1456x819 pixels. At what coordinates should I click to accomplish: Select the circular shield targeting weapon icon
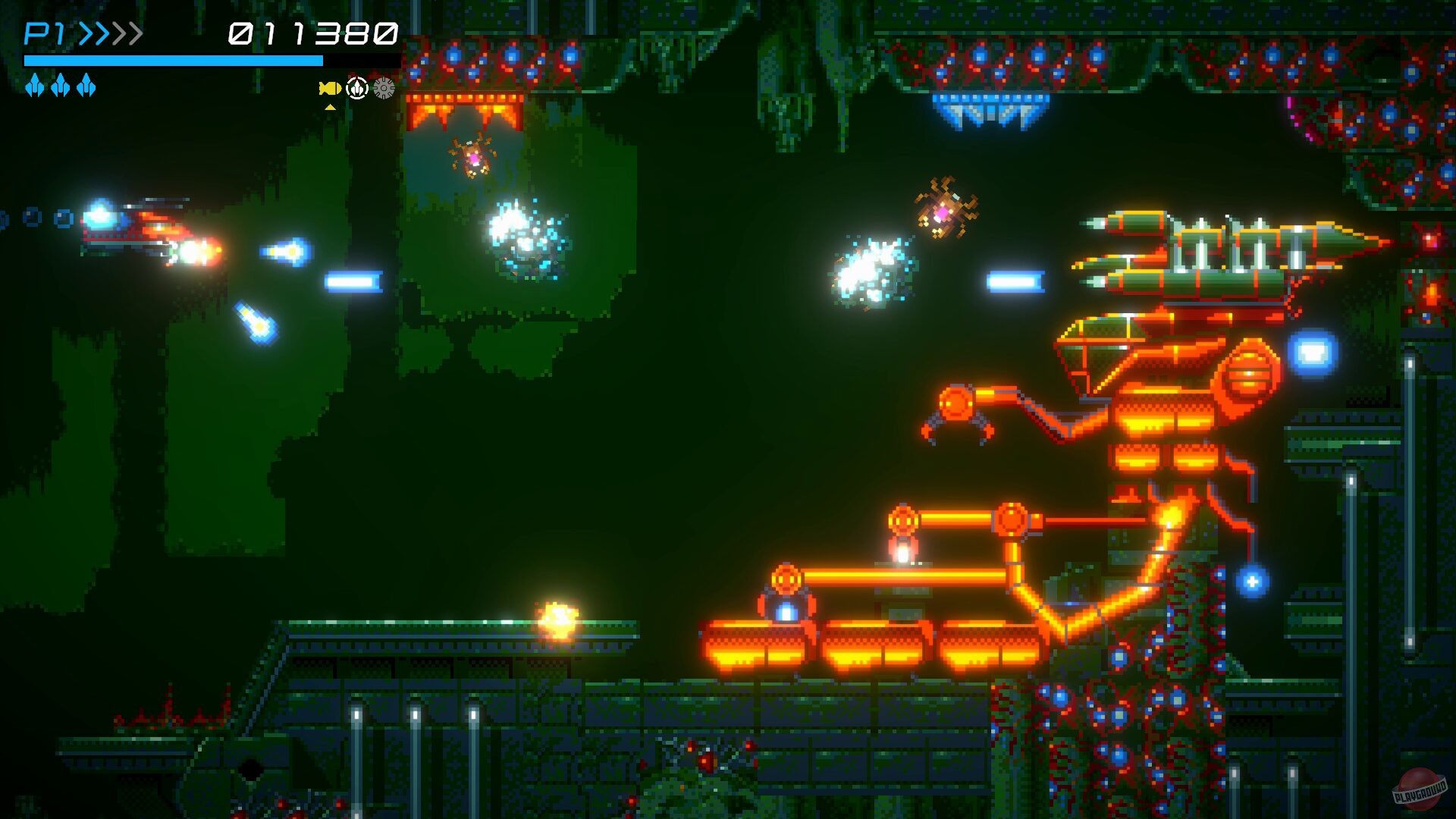[x=356, y=87]
